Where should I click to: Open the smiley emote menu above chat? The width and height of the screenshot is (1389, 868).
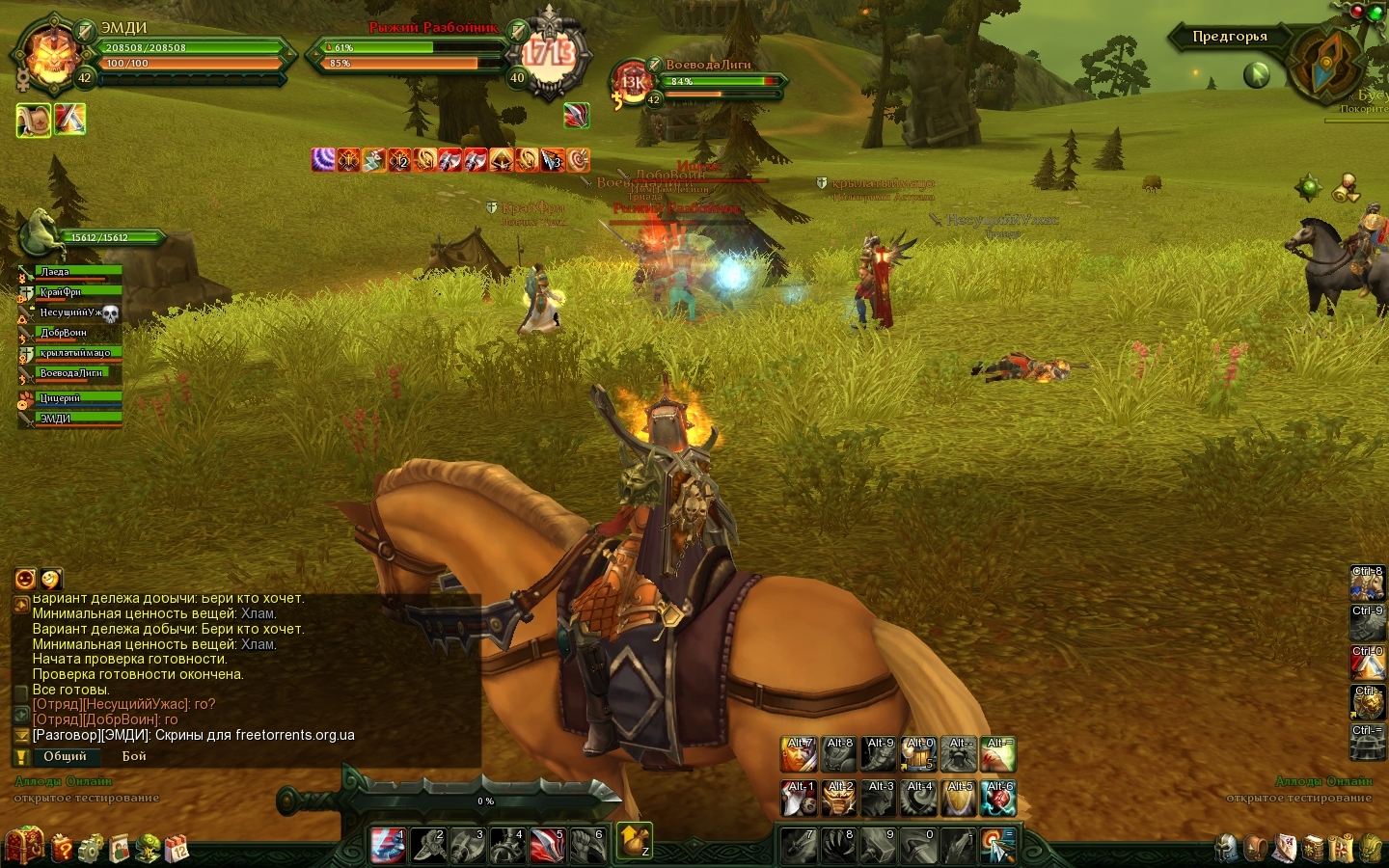pyautogui.click(x=25, y=579)
